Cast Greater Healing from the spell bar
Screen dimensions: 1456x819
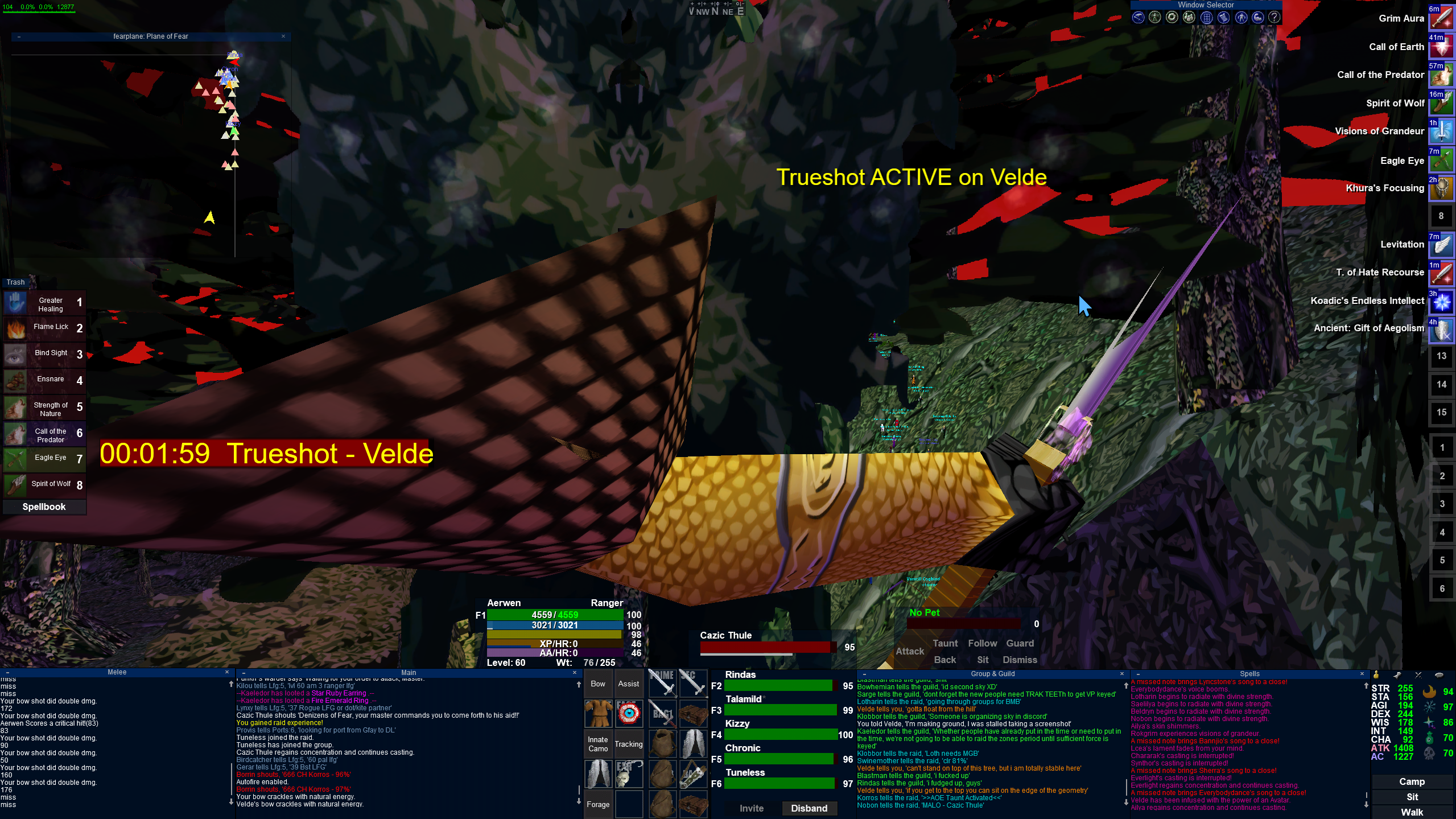[x=44, y=304]
